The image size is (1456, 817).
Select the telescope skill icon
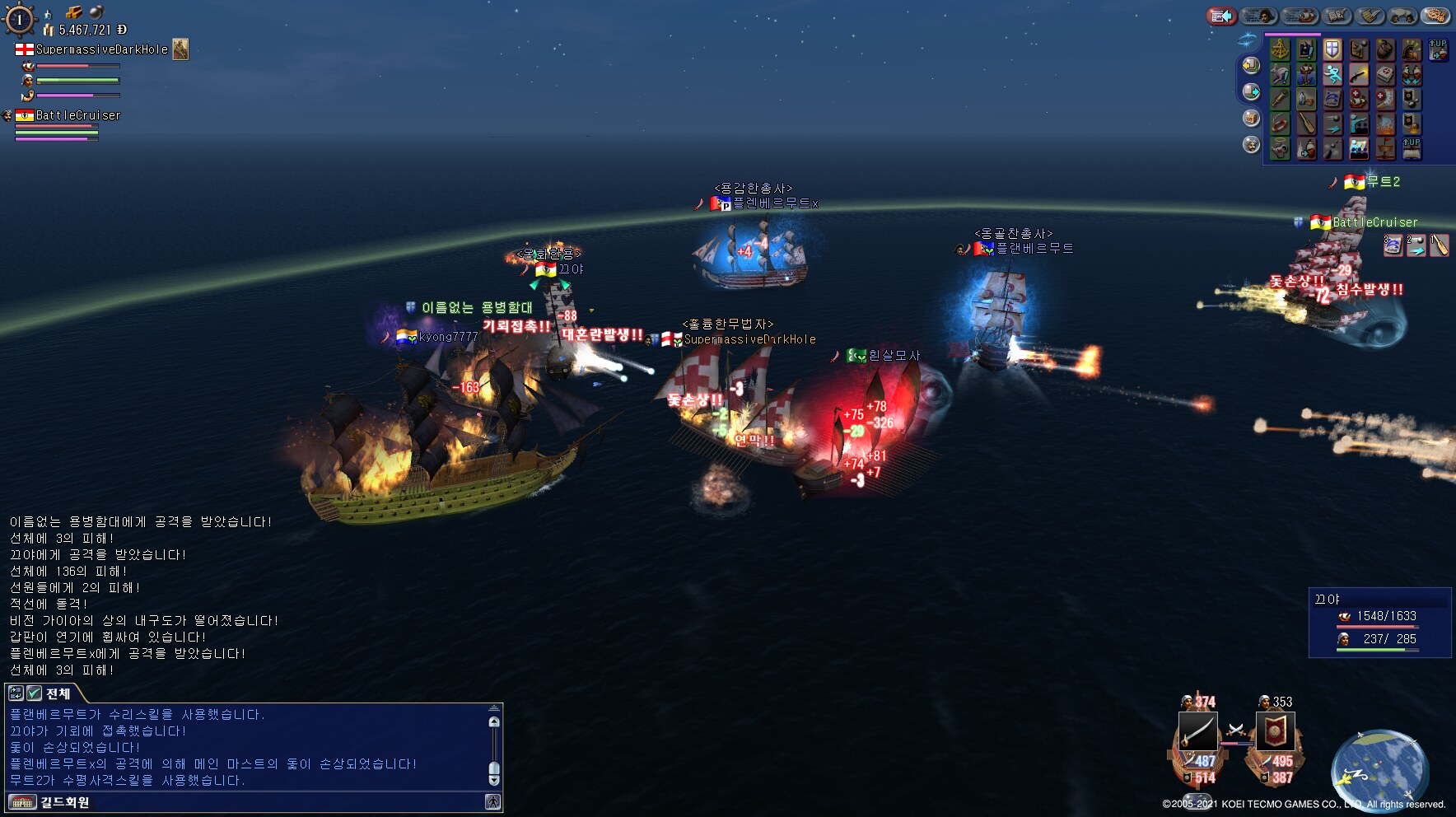(x=1280, y=100)
